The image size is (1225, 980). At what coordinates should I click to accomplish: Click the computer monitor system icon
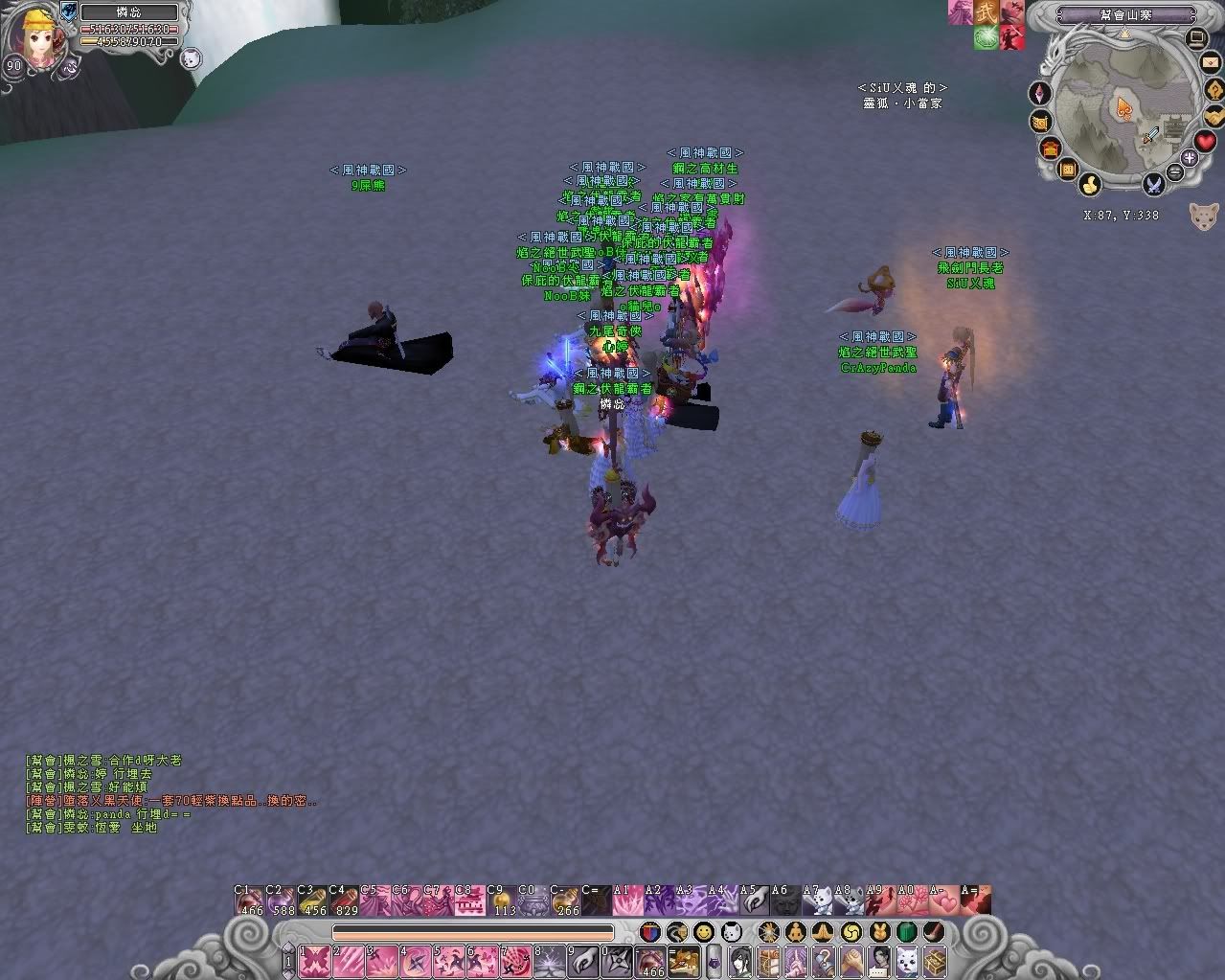click(x=1196, y=38)
